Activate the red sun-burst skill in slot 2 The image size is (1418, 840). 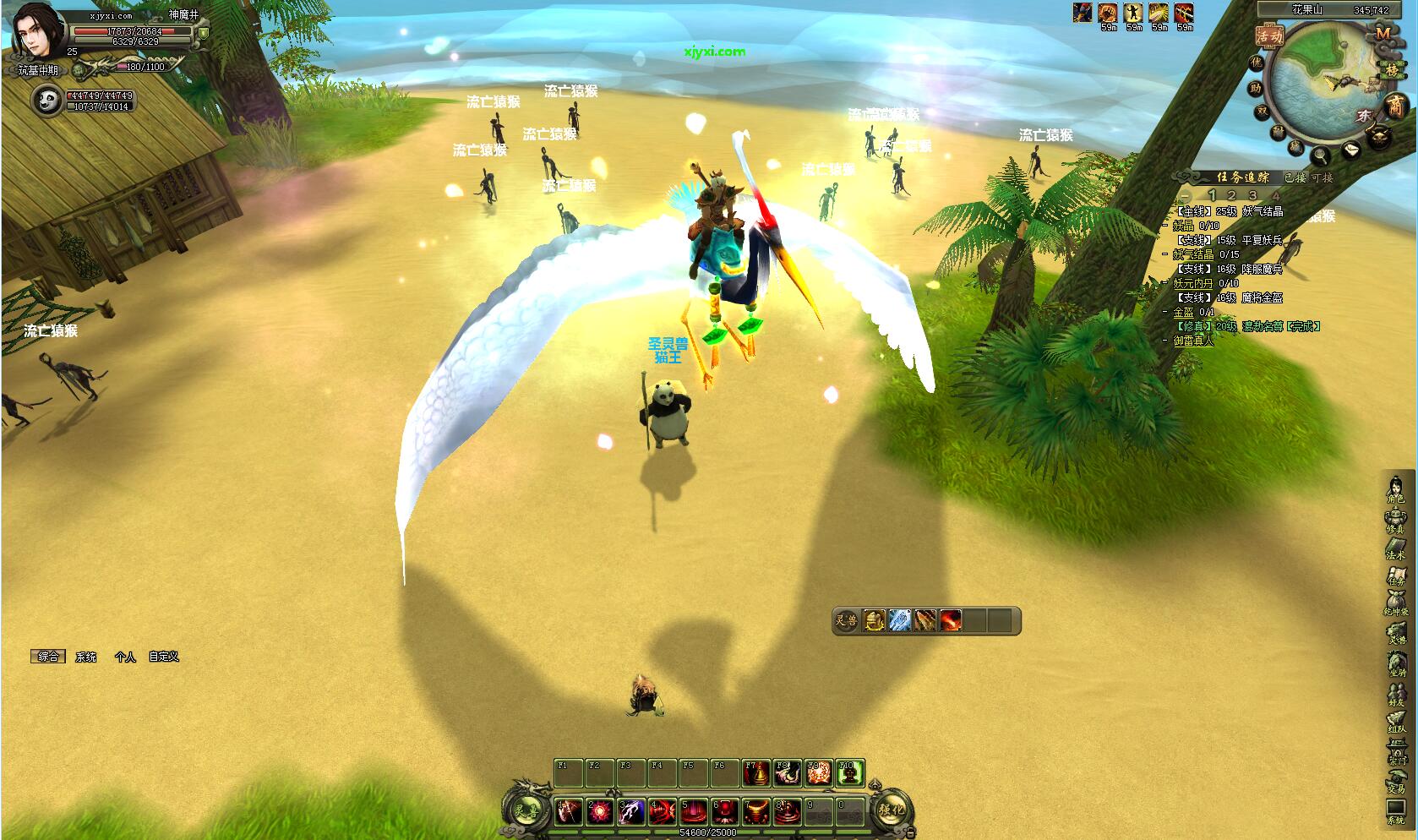pos(600,811)
